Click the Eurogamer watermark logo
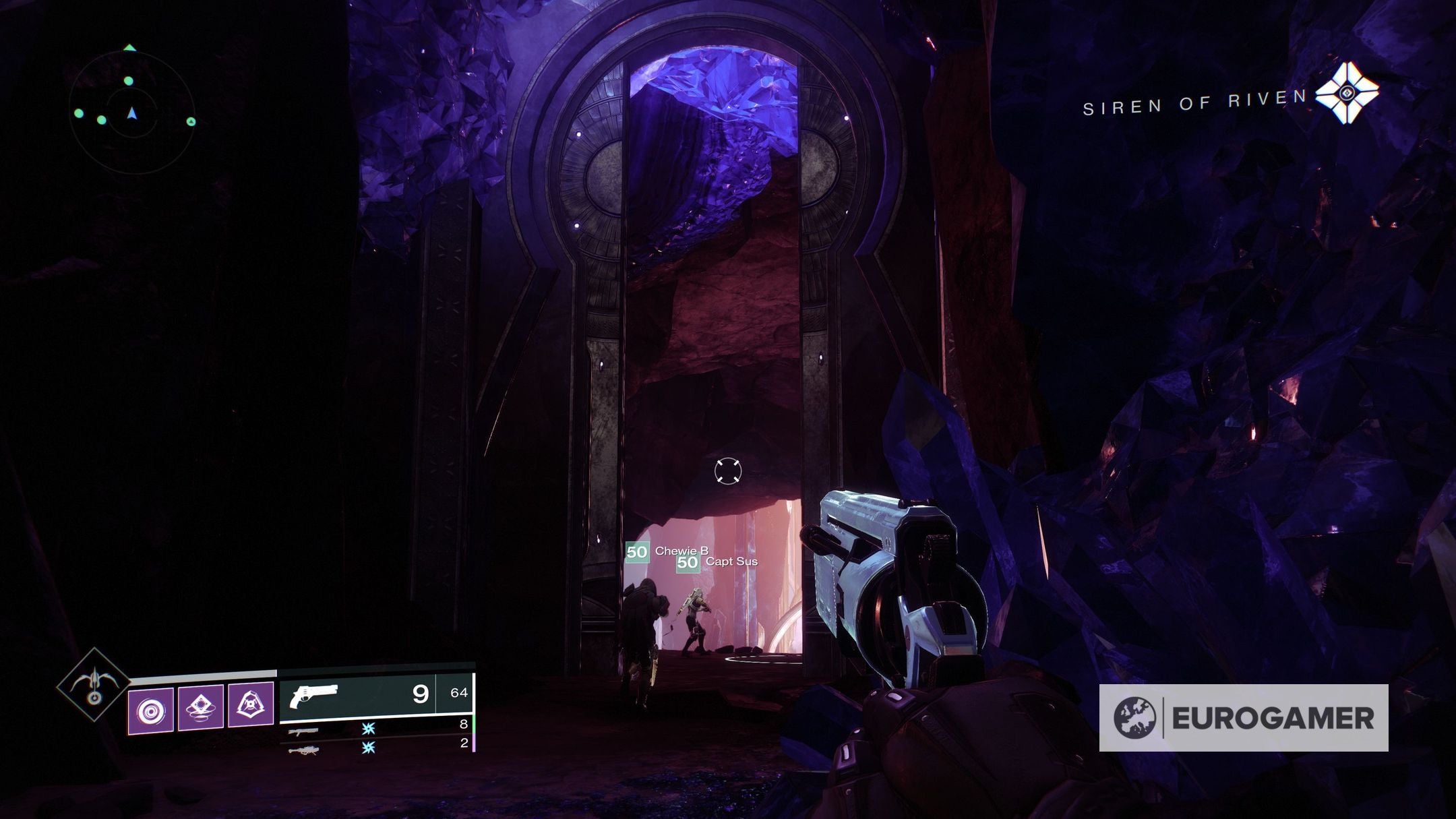This screenshot has height=819, width=1456. coord(1243,718)
